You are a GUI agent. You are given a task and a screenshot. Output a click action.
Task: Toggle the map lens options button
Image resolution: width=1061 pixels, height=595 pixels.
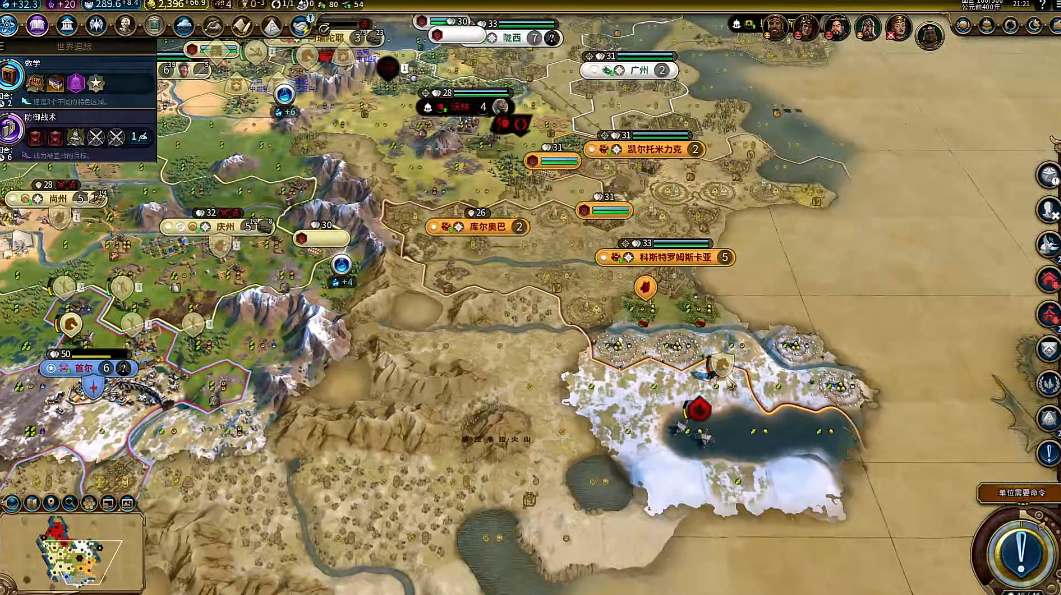click(12, 502)
